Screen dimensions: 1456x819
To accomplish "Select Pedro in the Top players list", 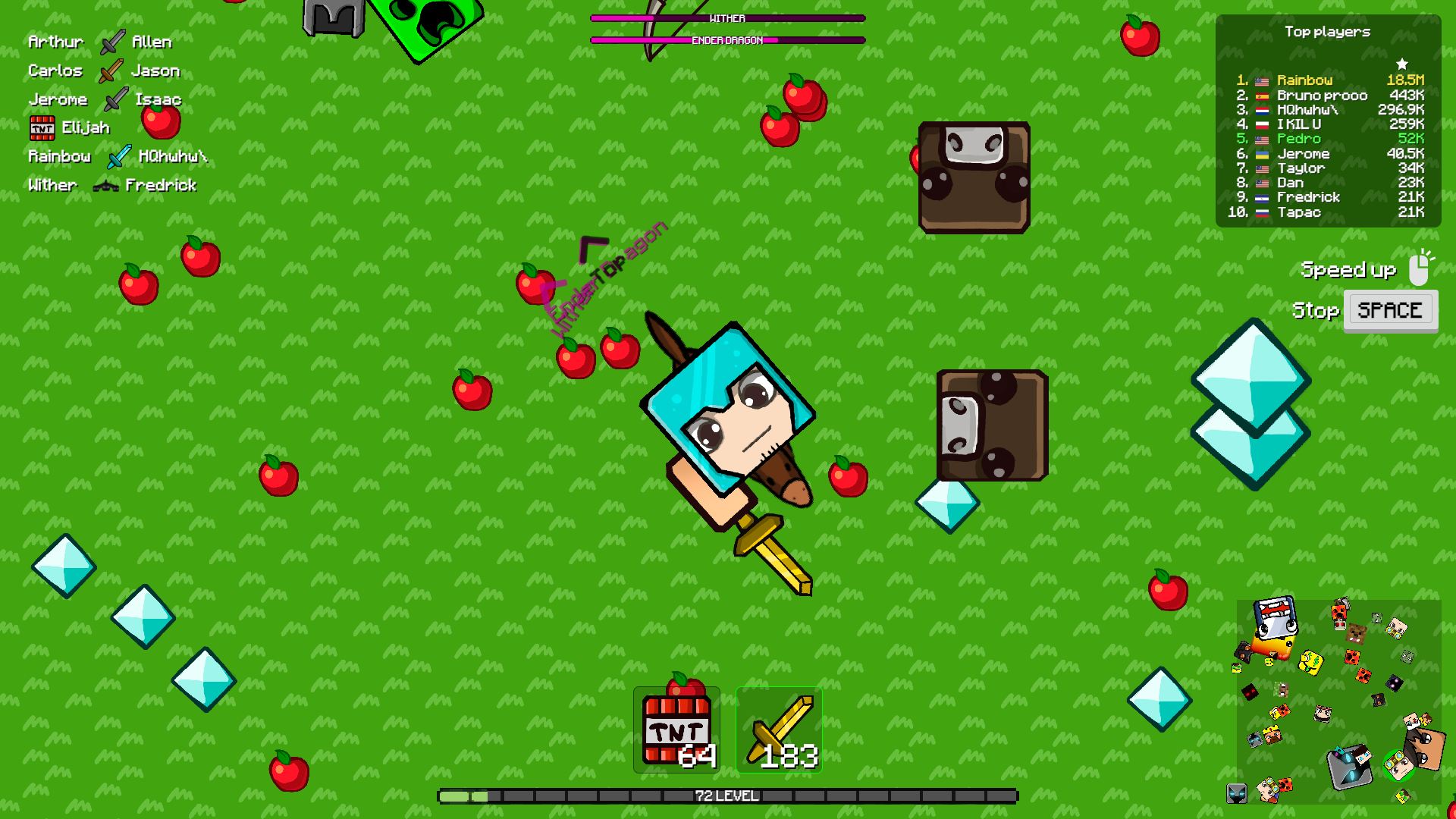I will coord(1300,139).
